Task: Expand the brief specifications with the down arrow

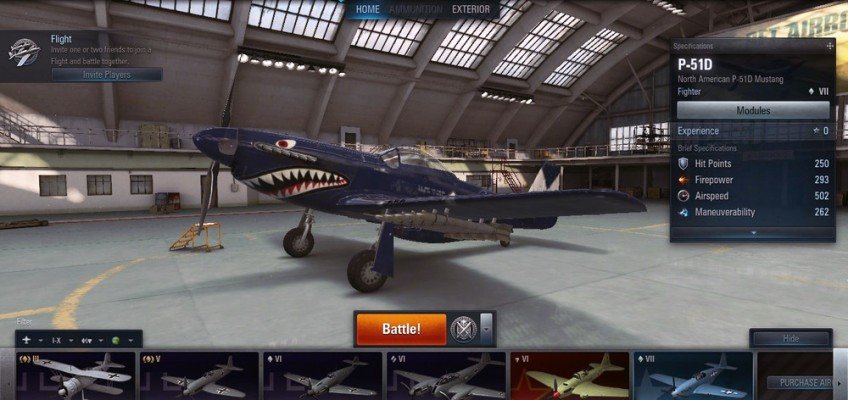Action: pos(754,233)
